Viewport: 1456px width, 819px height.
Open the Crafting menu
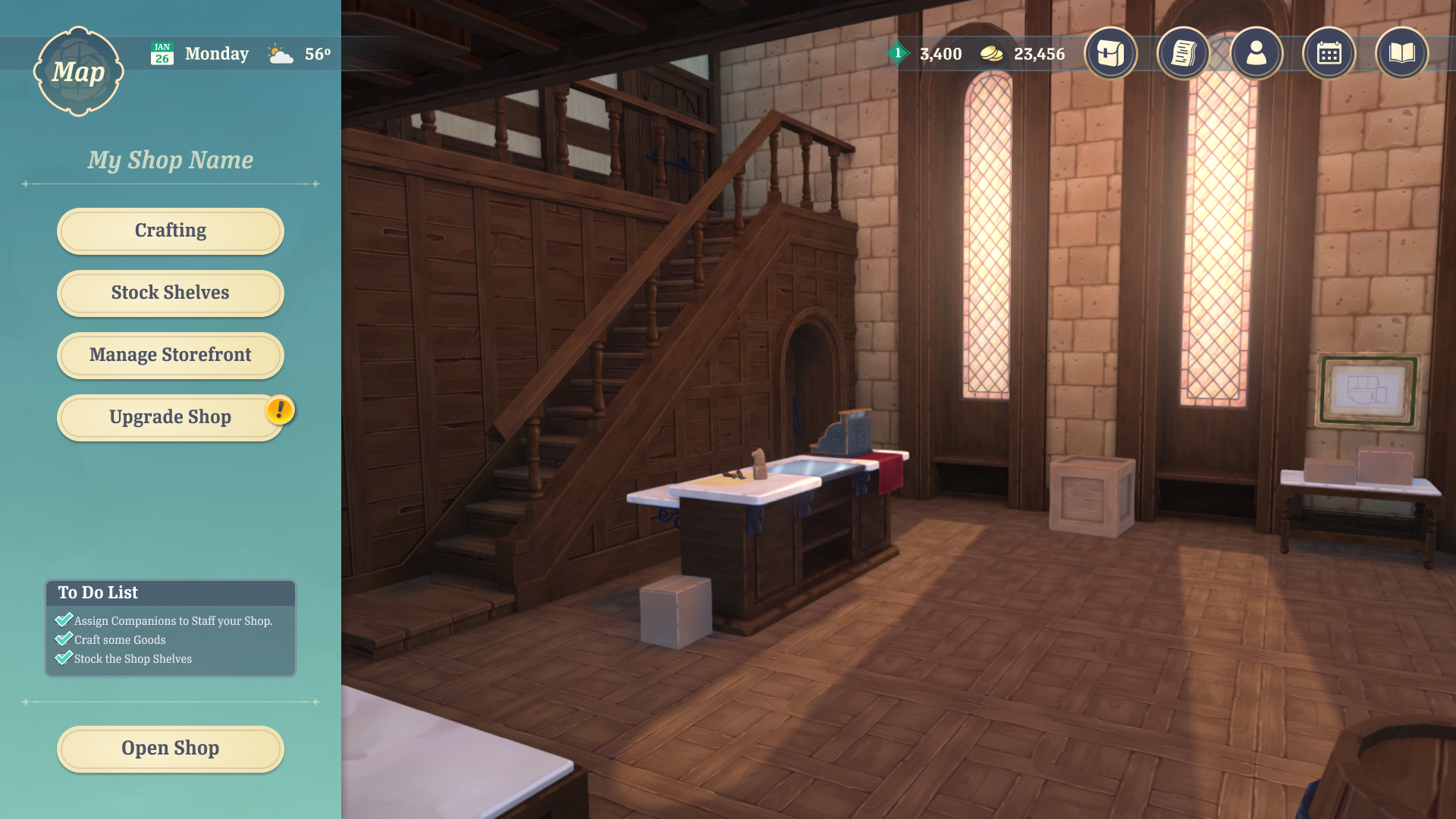point(171,231)
